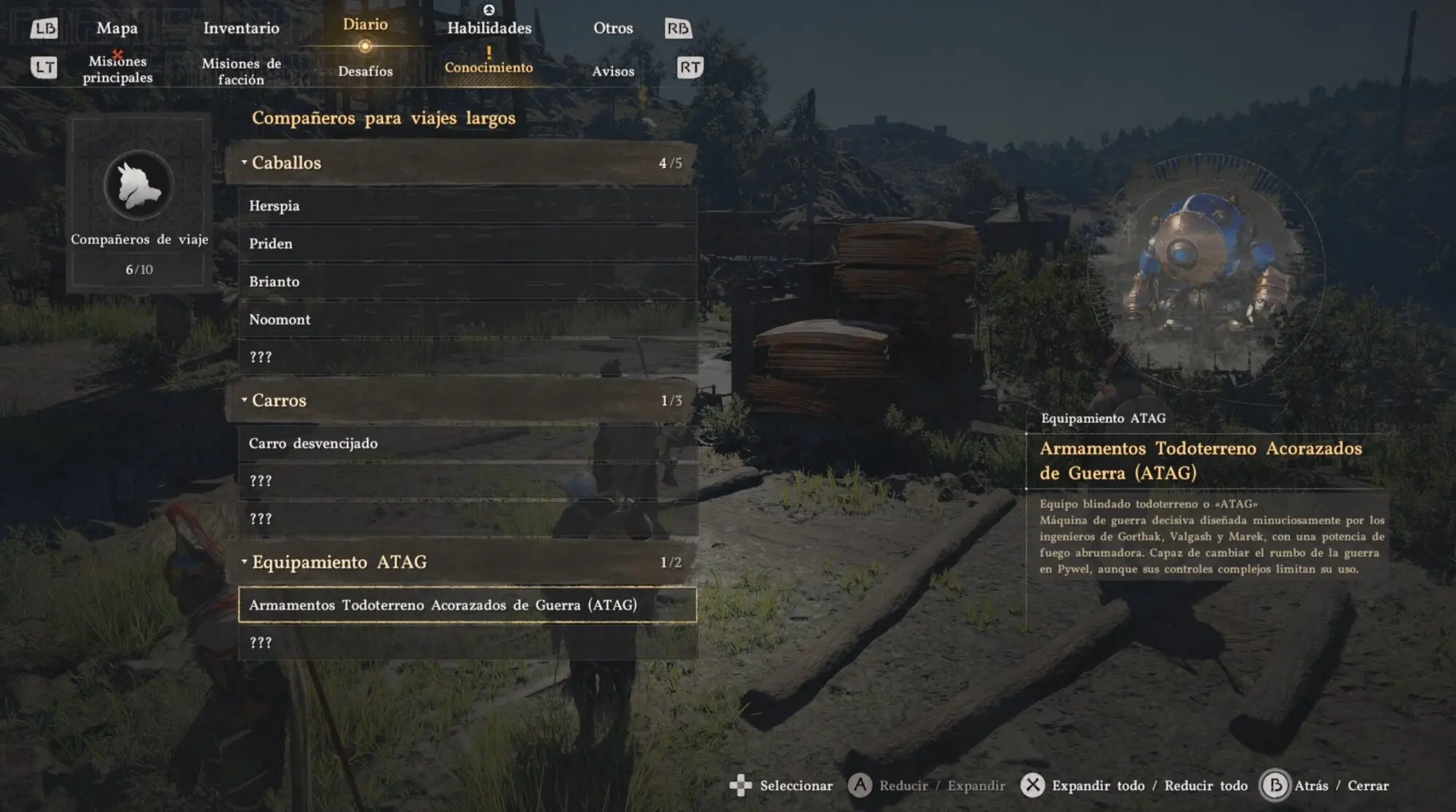Viewport: 1456px width, 812px height.
Task: Collapse the Equipamiento ATAG section
Action: tap(462, 562)
